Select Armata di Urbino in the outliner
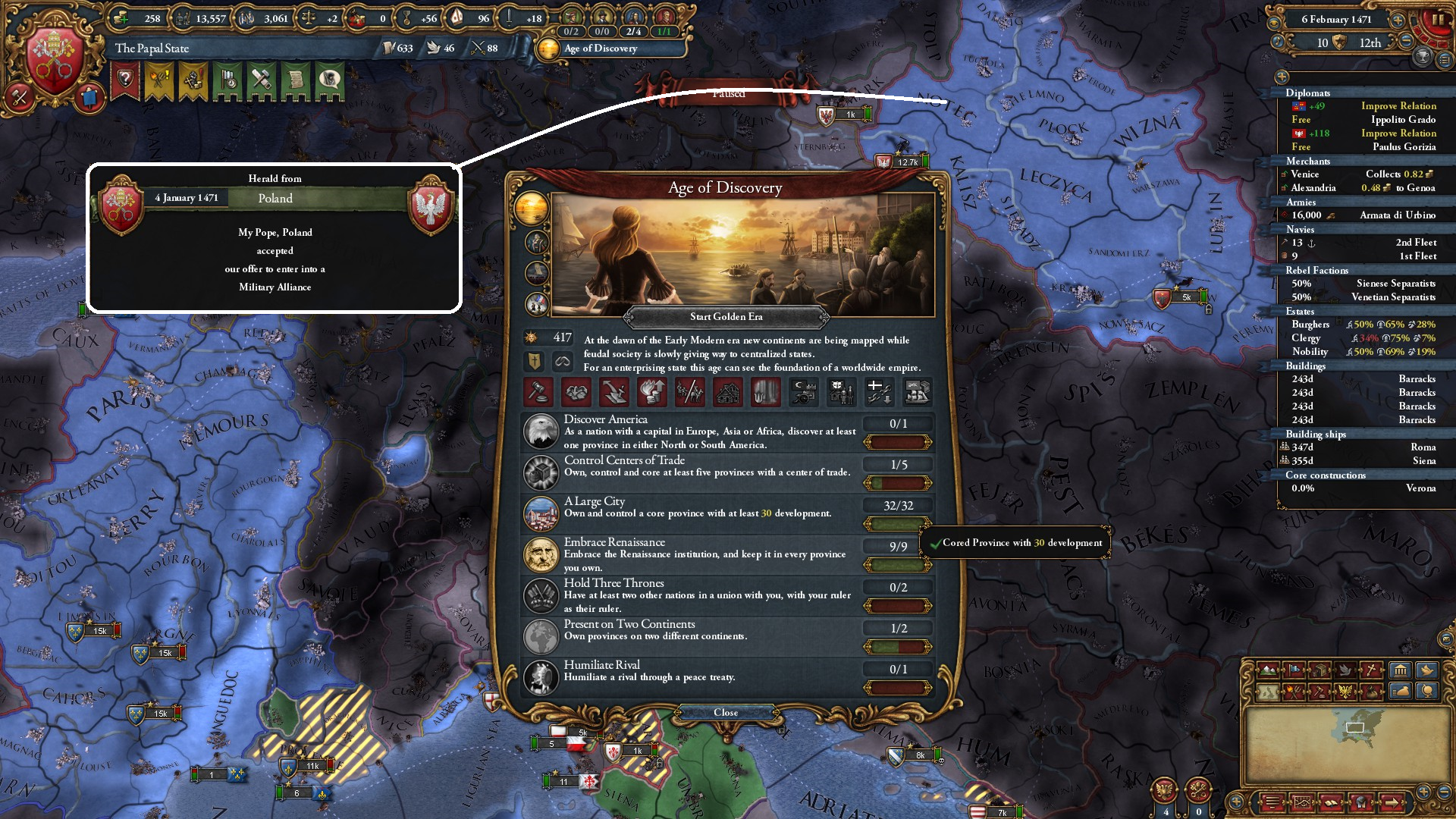The image size is (1456, 819). coord(1397,215)
